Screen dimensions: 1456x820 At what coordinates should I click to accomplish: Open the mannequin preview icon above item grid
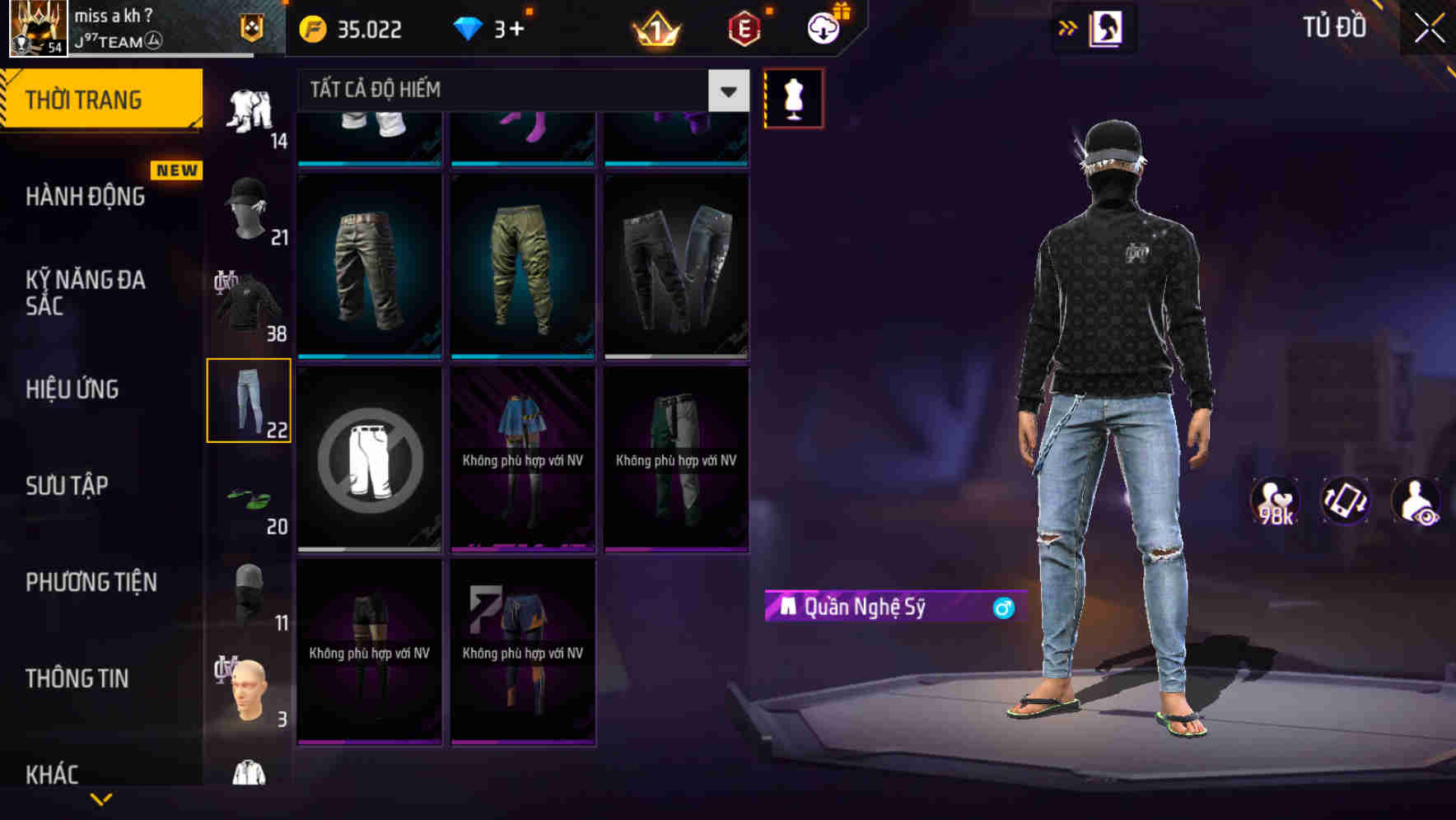[793, 97]
